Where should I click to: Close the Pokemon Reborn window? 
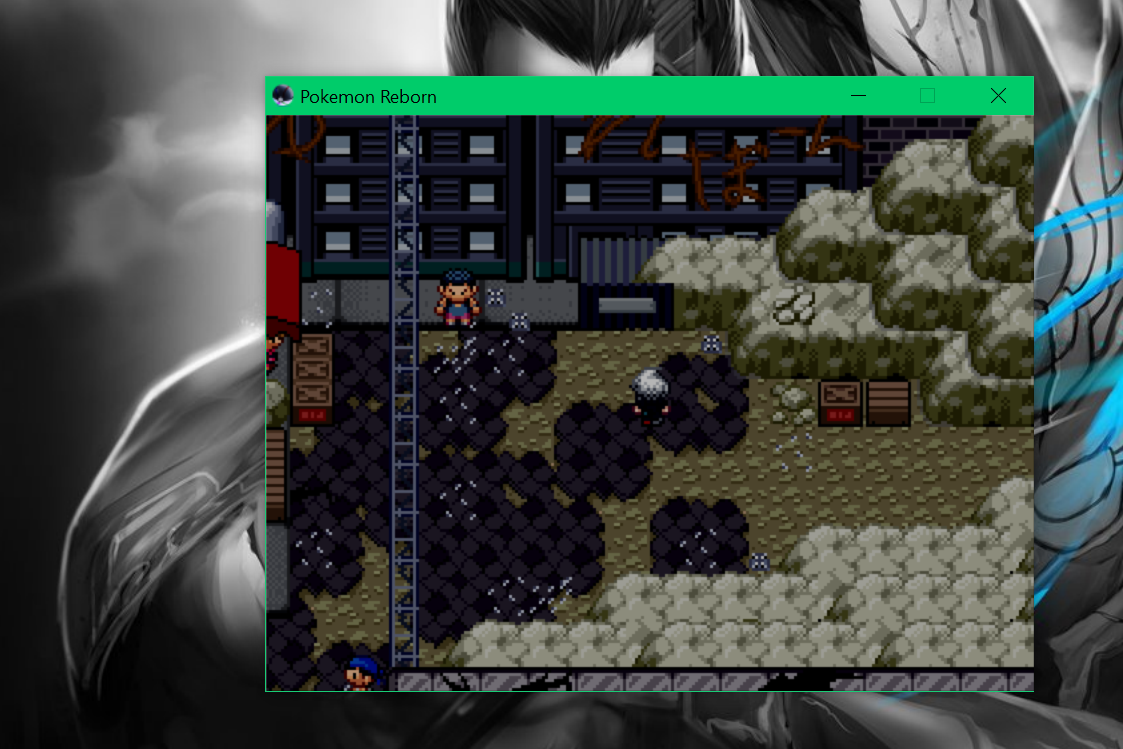(x=997, y=96)
